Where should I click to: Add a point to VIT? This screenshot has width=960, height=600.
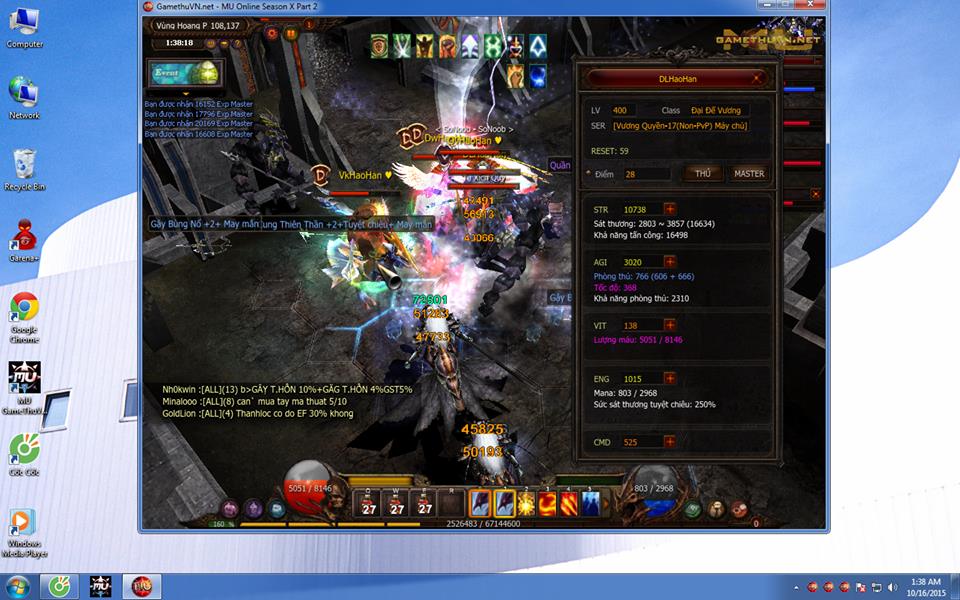(x=670, y=326)
